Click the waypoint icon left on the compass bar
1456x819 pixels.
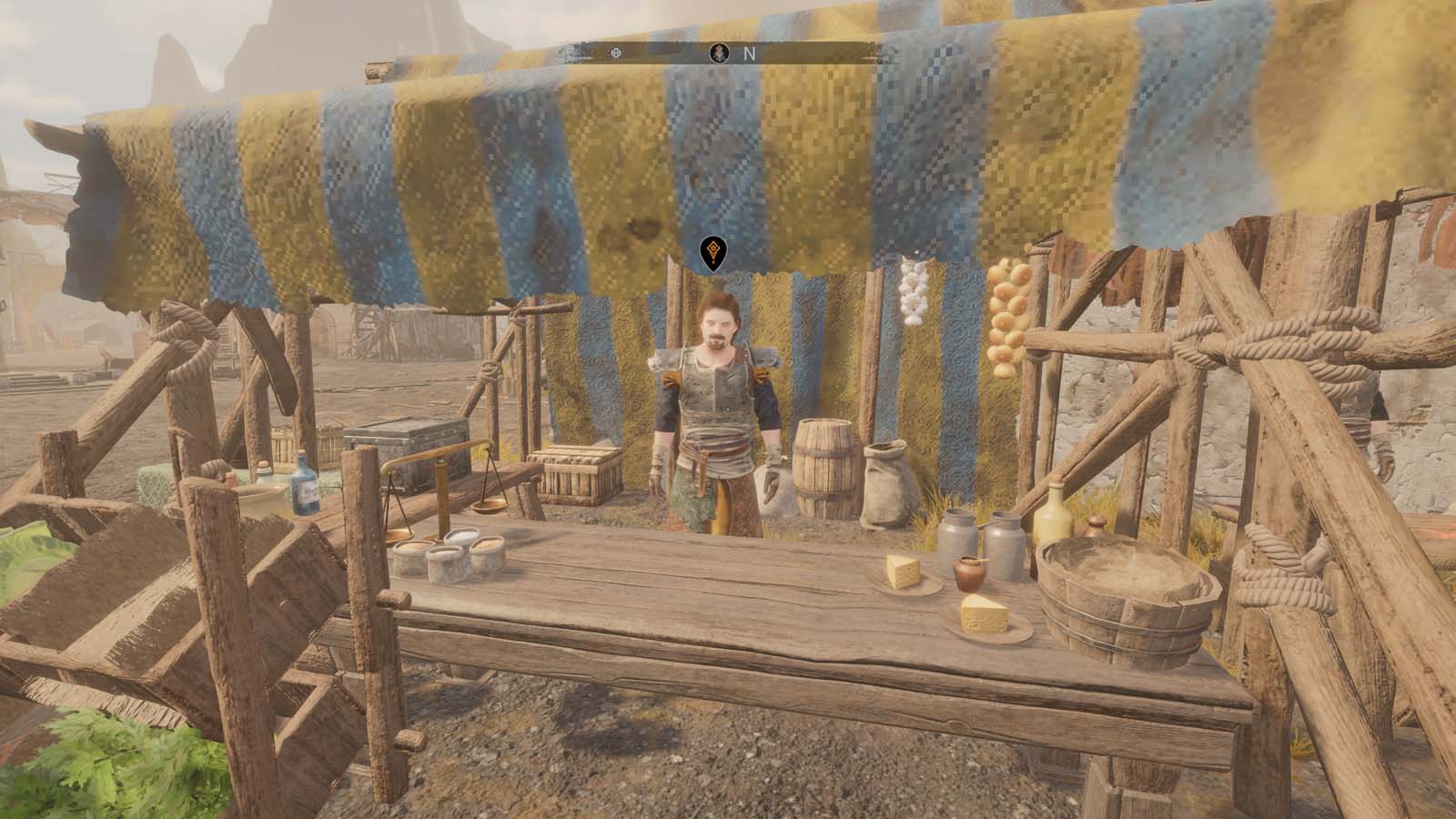coord(614,52)
